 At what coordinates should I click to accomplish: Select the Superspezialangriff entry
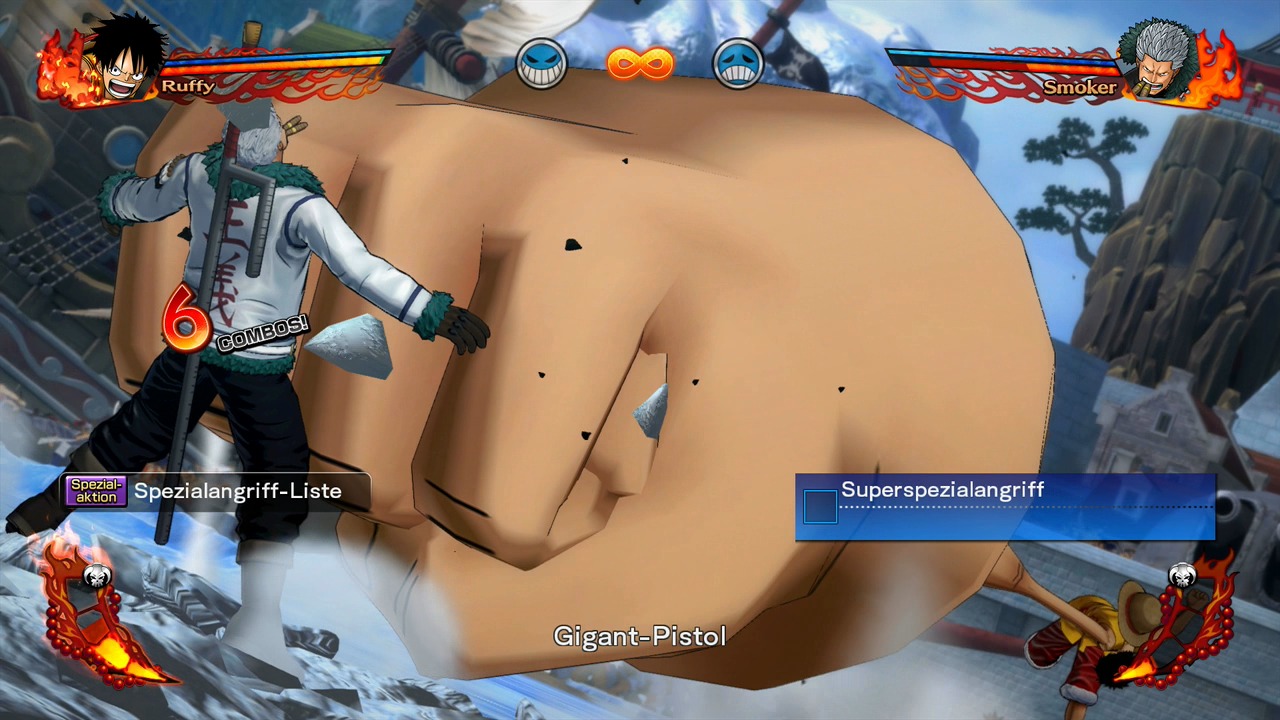pyautogui.click(x=1004, y=506)
